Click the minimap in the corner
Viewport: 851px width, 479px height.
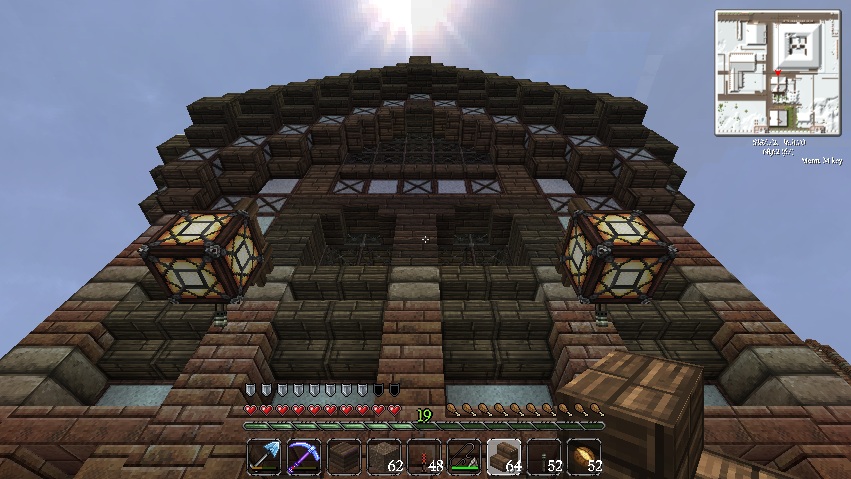(777, 72)
